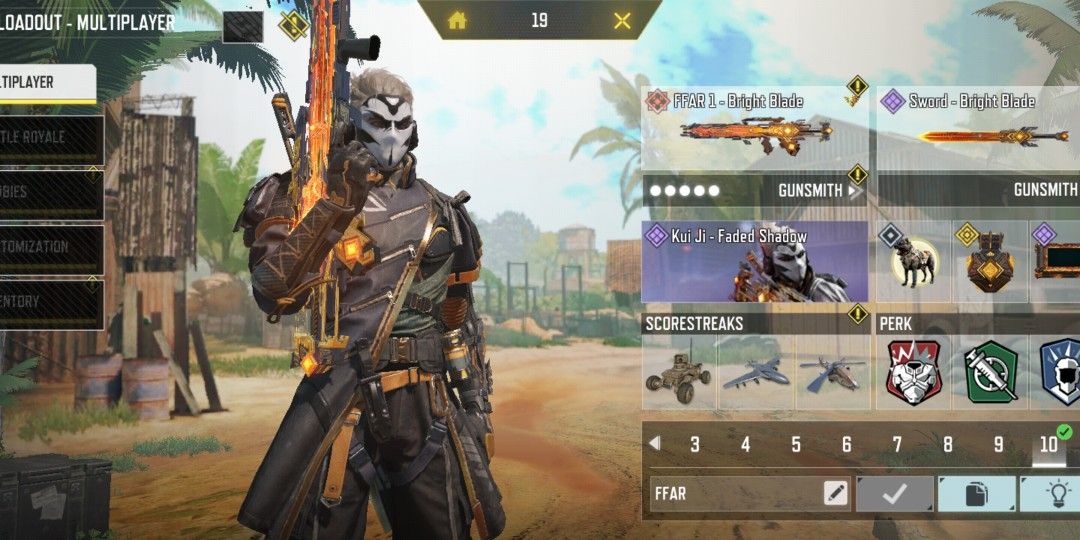
Task: Select the Sword - Bright Blade secondary weapon
Action: point(978,128)
